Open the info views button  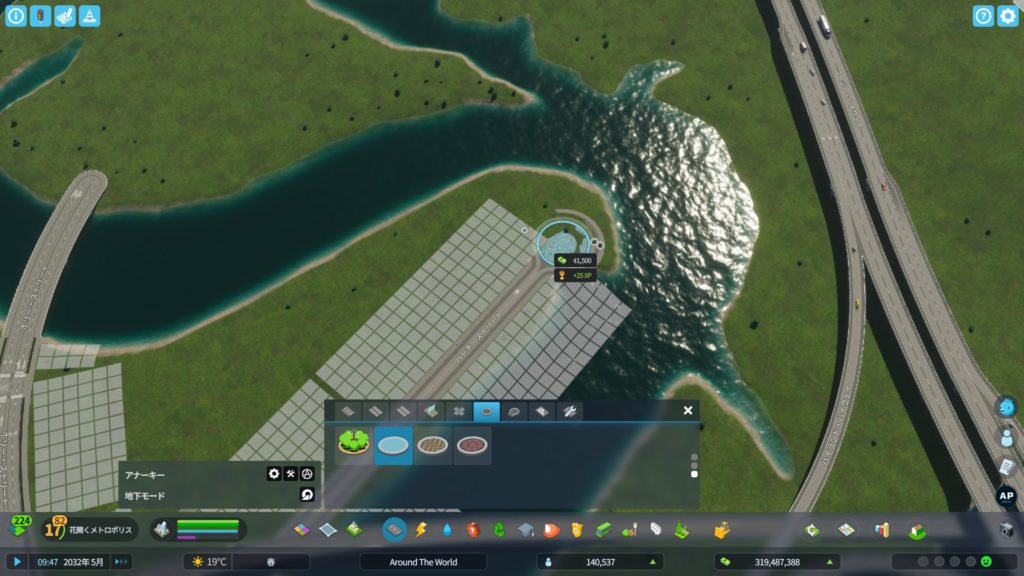(16, 16)
